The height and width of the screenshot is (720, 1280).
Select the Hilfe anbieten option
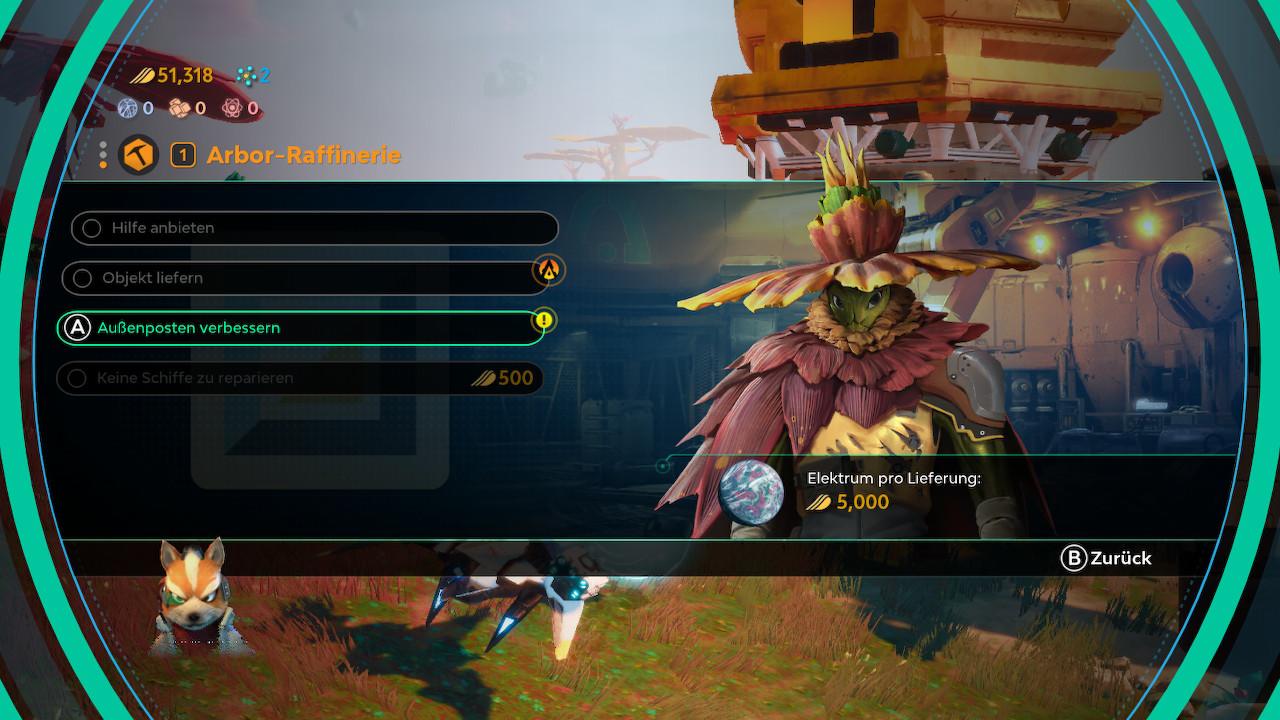pyautogui.click(x=314, y=228)
